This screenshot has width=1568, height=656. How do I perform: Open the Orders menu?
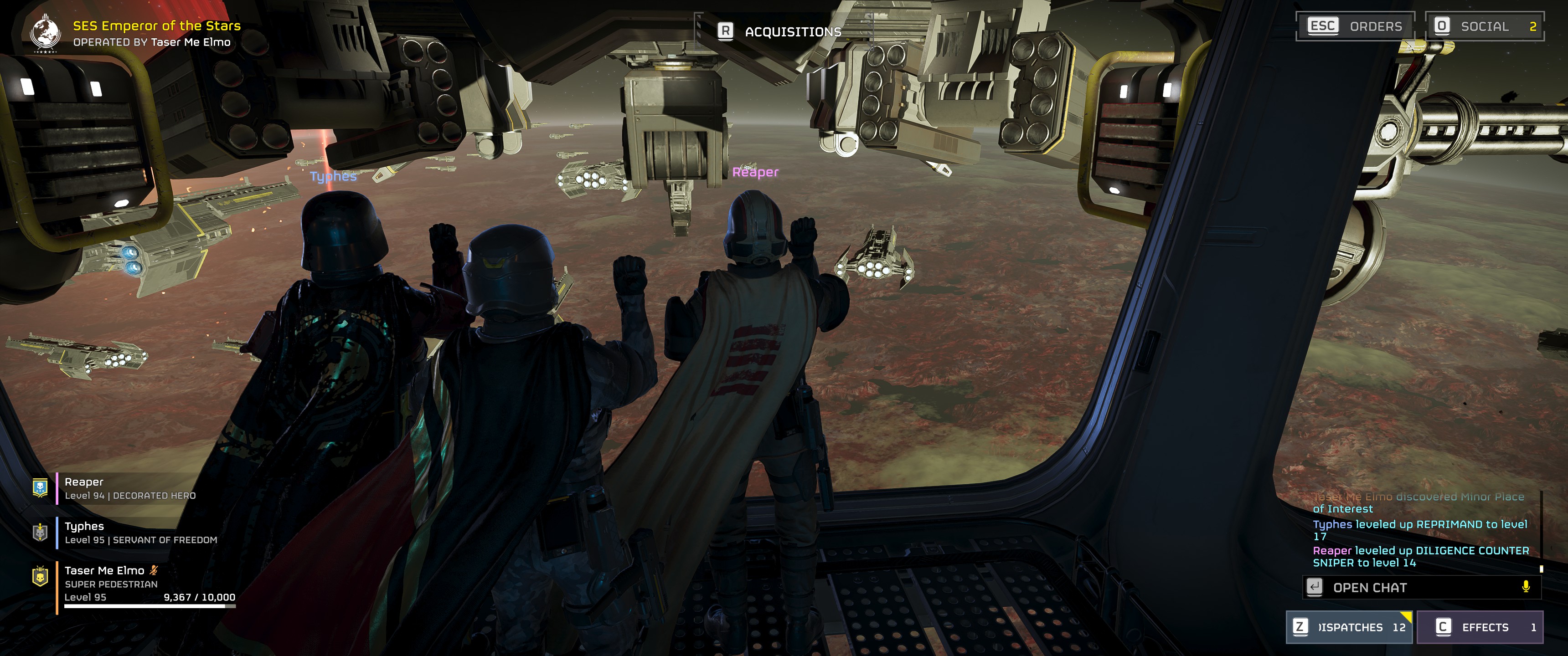[x=1355, y=26]
